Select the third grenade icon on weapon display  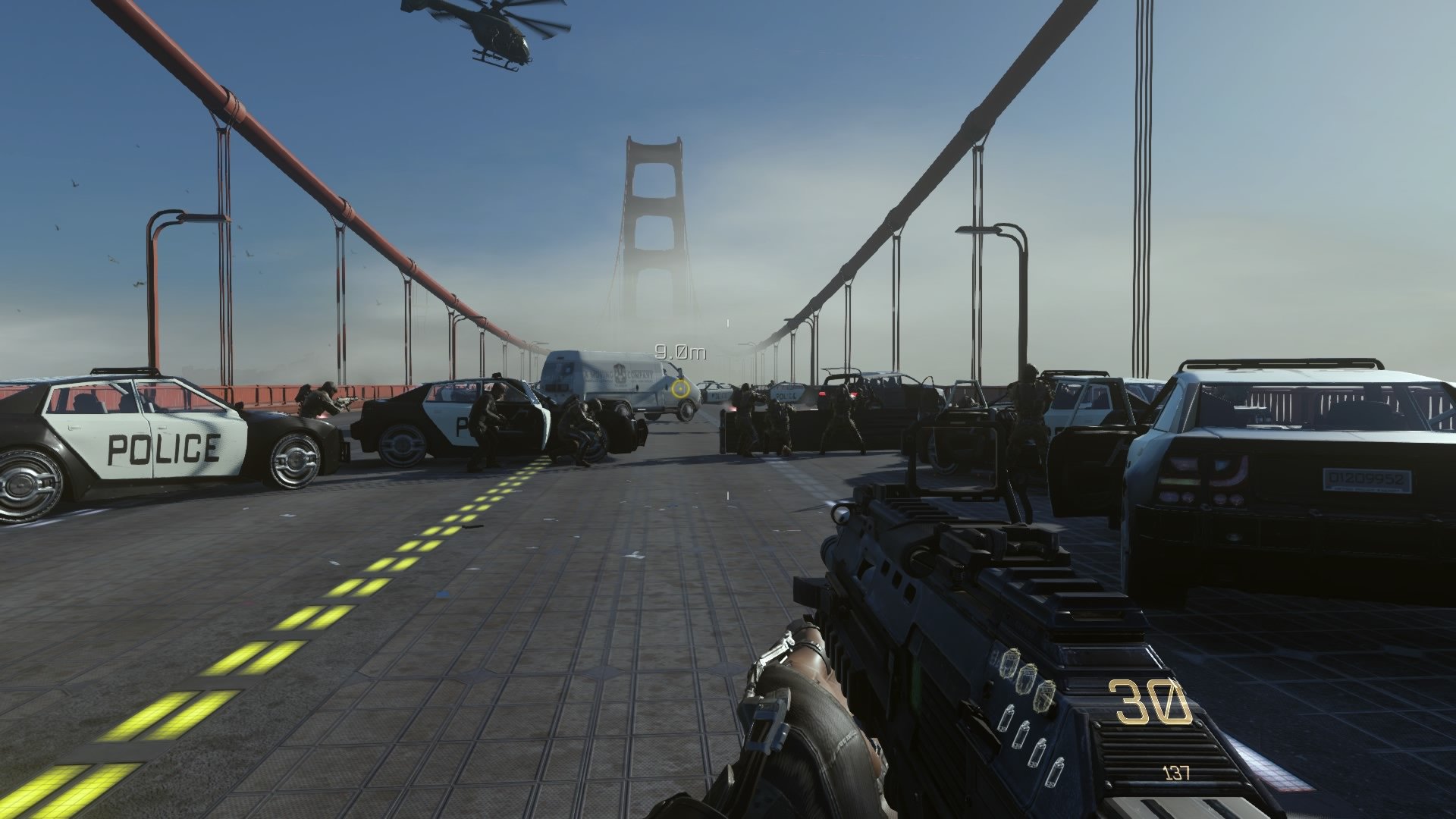(1046, 698)
